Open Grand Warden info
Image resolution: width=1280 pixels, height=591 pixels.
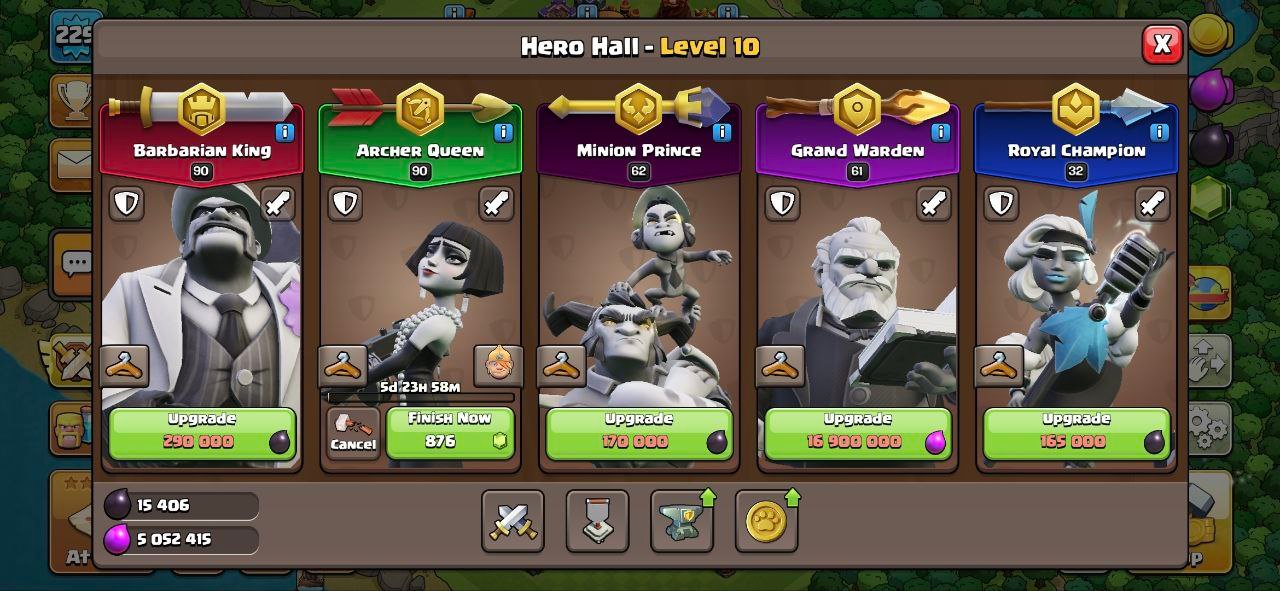pos(940,132)
